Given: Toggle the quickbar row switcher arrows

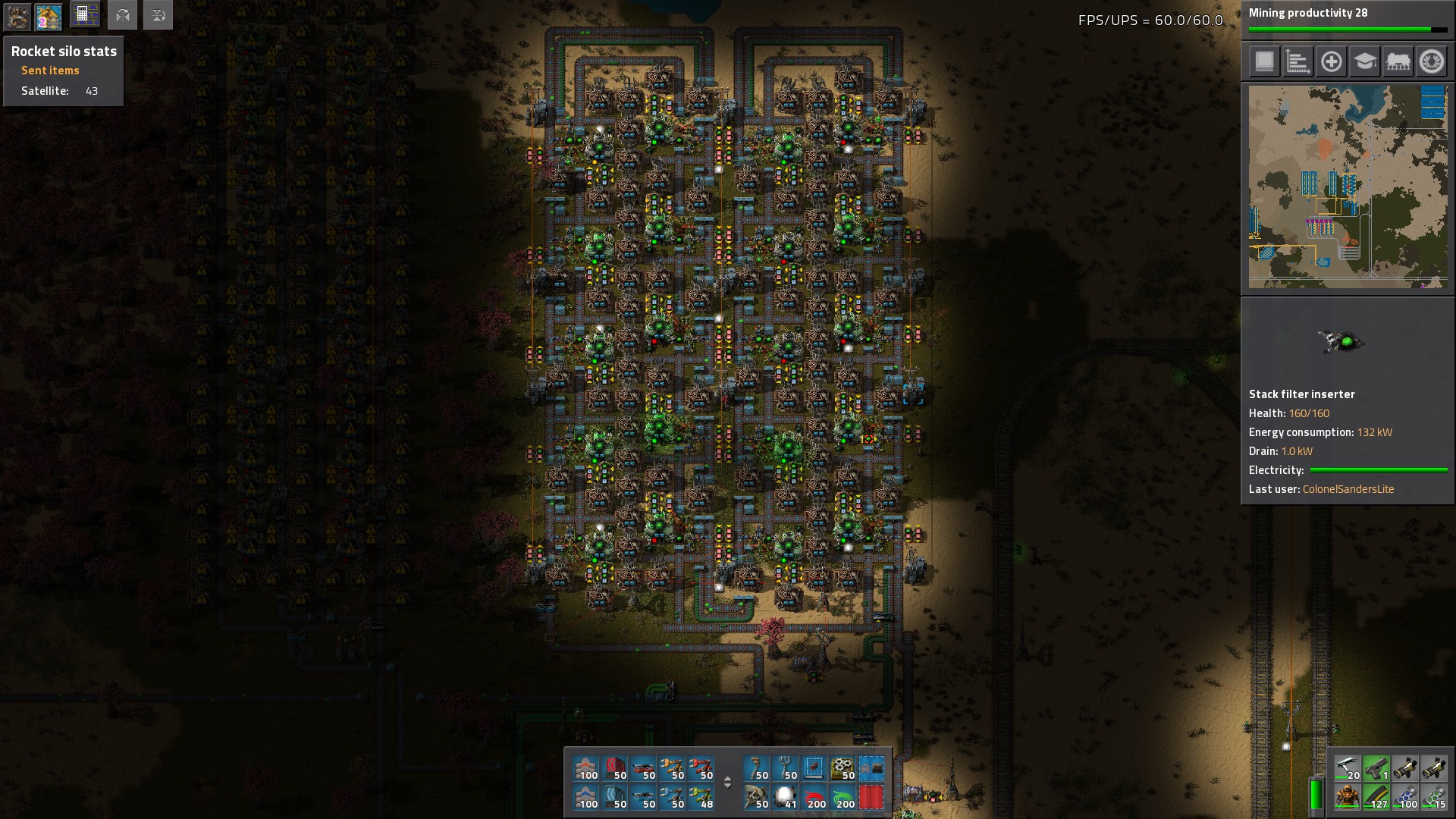Looking at the screenshot, I should pos(727,782).
